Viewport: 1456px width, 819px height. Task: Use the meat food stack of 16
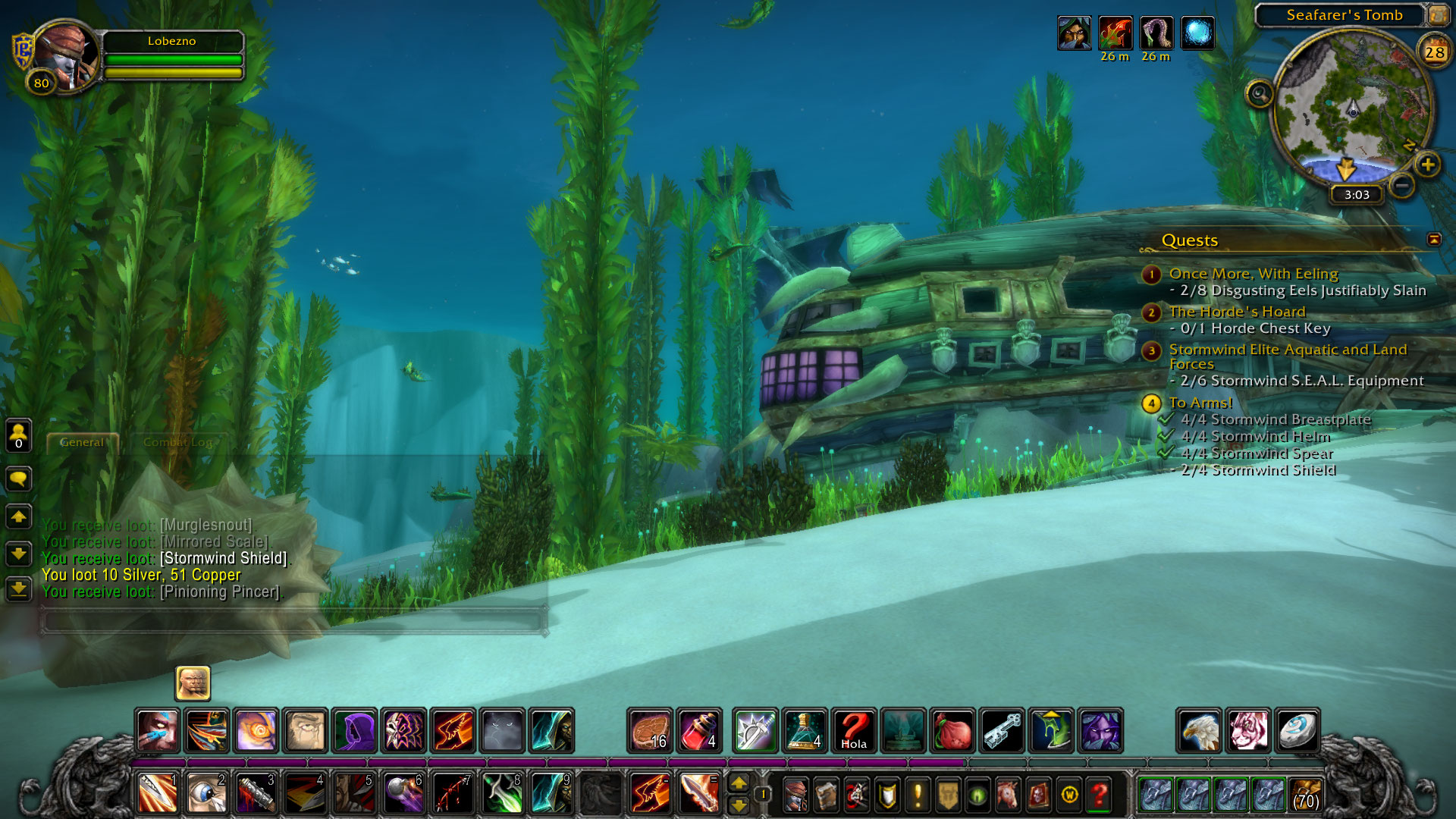coord(650,731)
